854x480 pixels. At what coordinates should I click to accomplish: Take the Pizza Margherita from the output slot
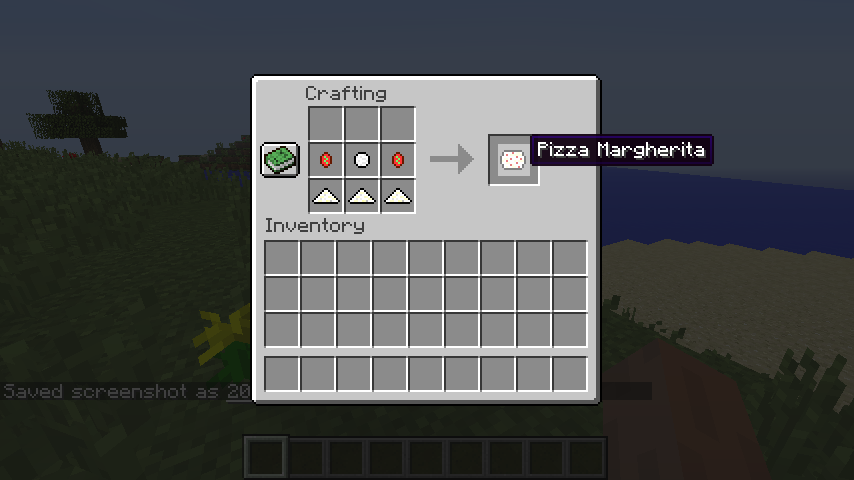click(513, 159)
